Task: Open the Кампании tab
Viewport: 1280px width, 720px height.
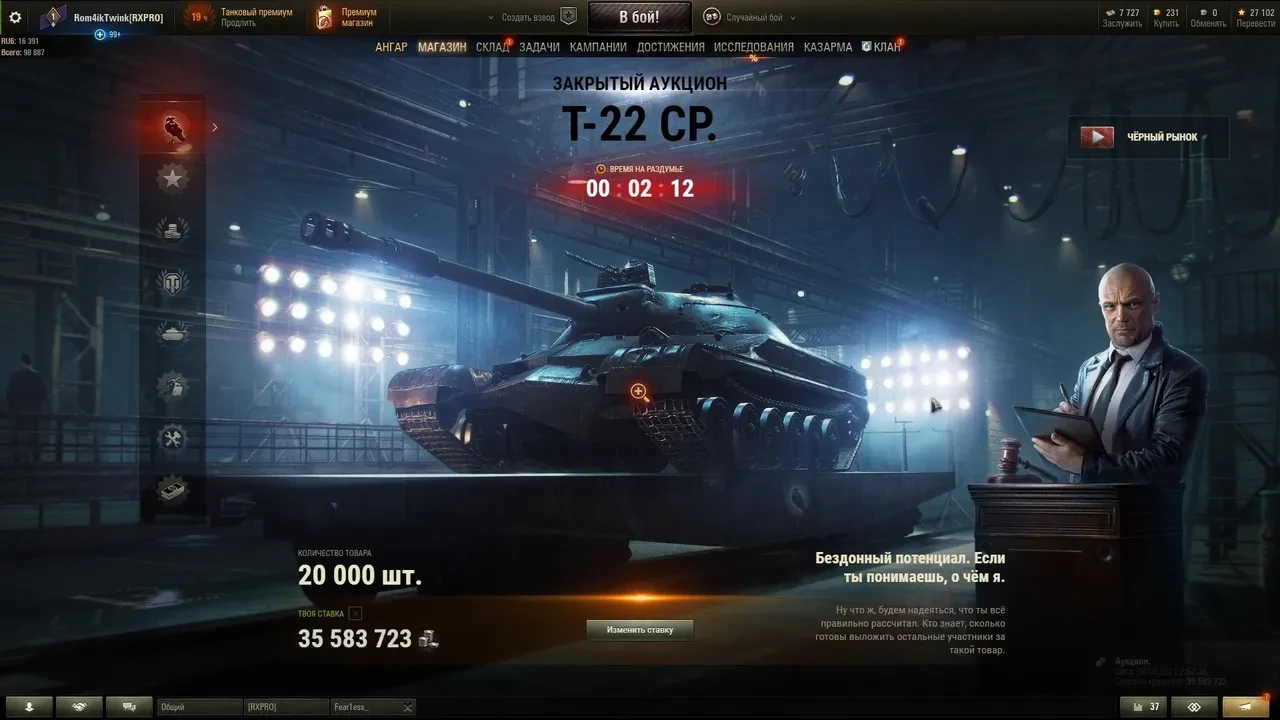Action: click(x=598, y=47)
